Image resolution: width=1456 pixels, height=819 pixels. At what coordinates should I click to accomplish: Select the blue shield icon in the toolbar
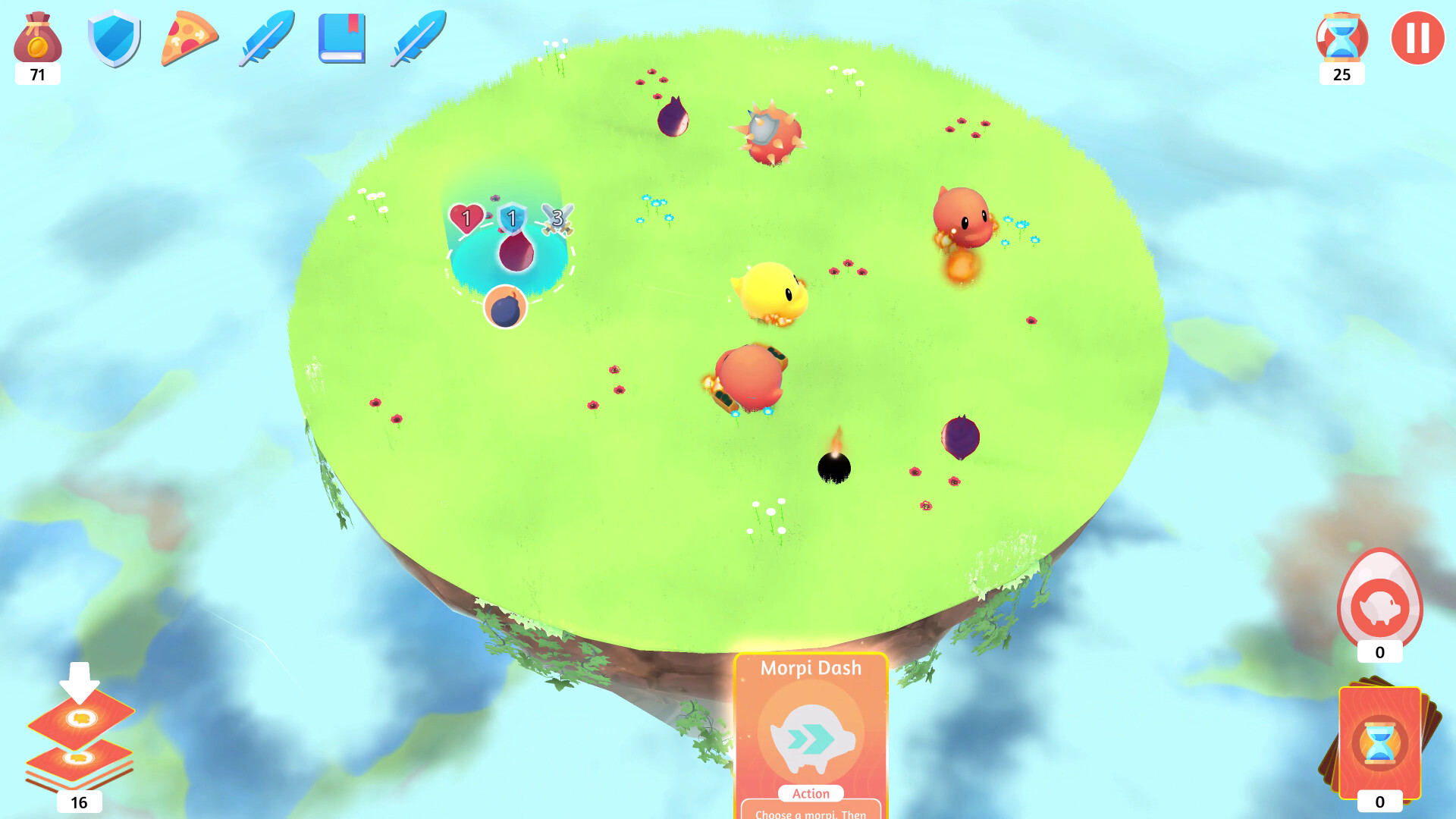coord(112,39)
